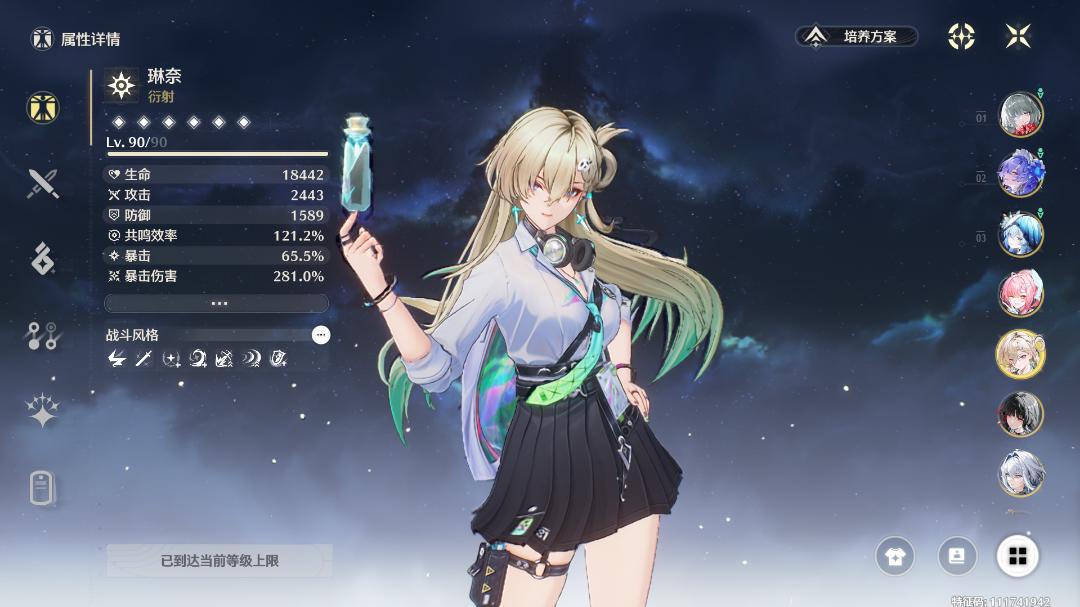The height and width of the screenshot is (607, 1080).
Task: Choose the purple-haired character in slot 02
Action: click(1020, 174)
